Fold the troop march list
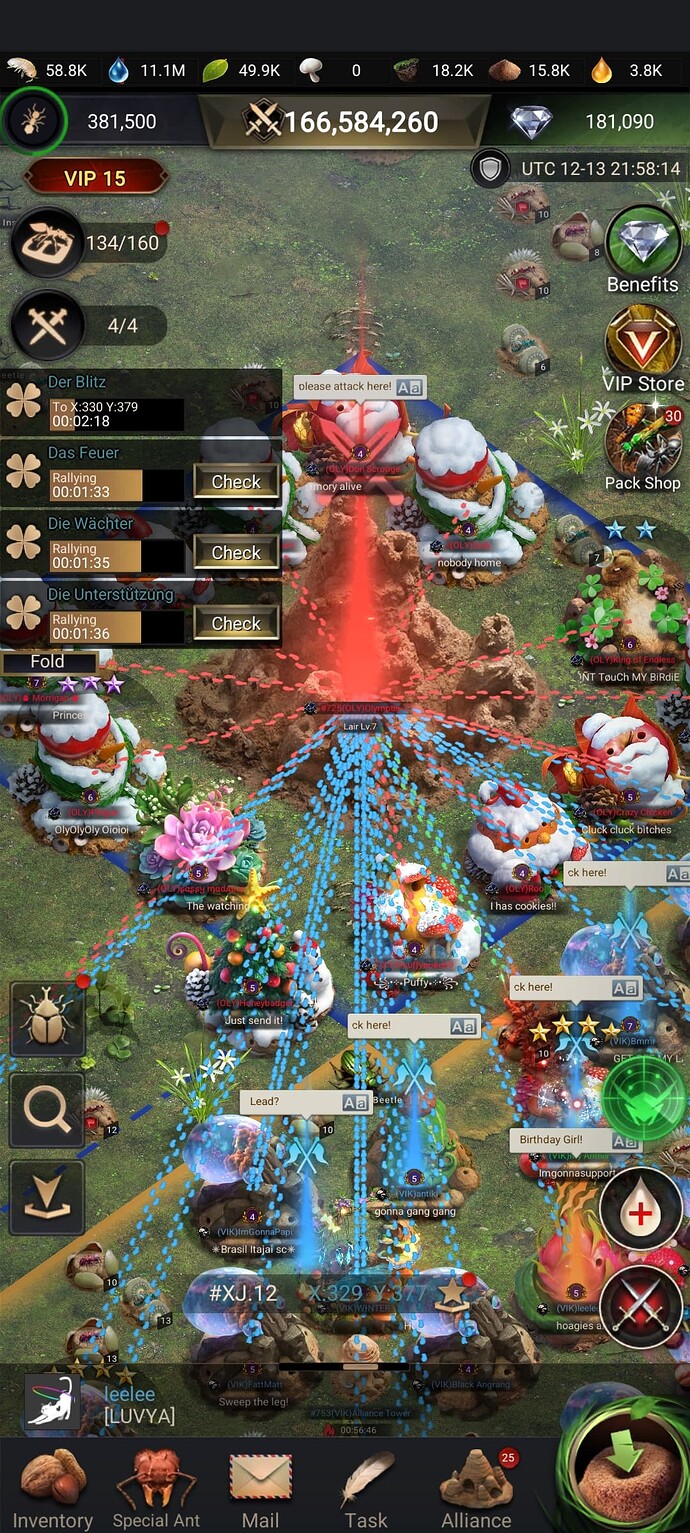Screen dimensions: 690x1533 click(48, 662)
